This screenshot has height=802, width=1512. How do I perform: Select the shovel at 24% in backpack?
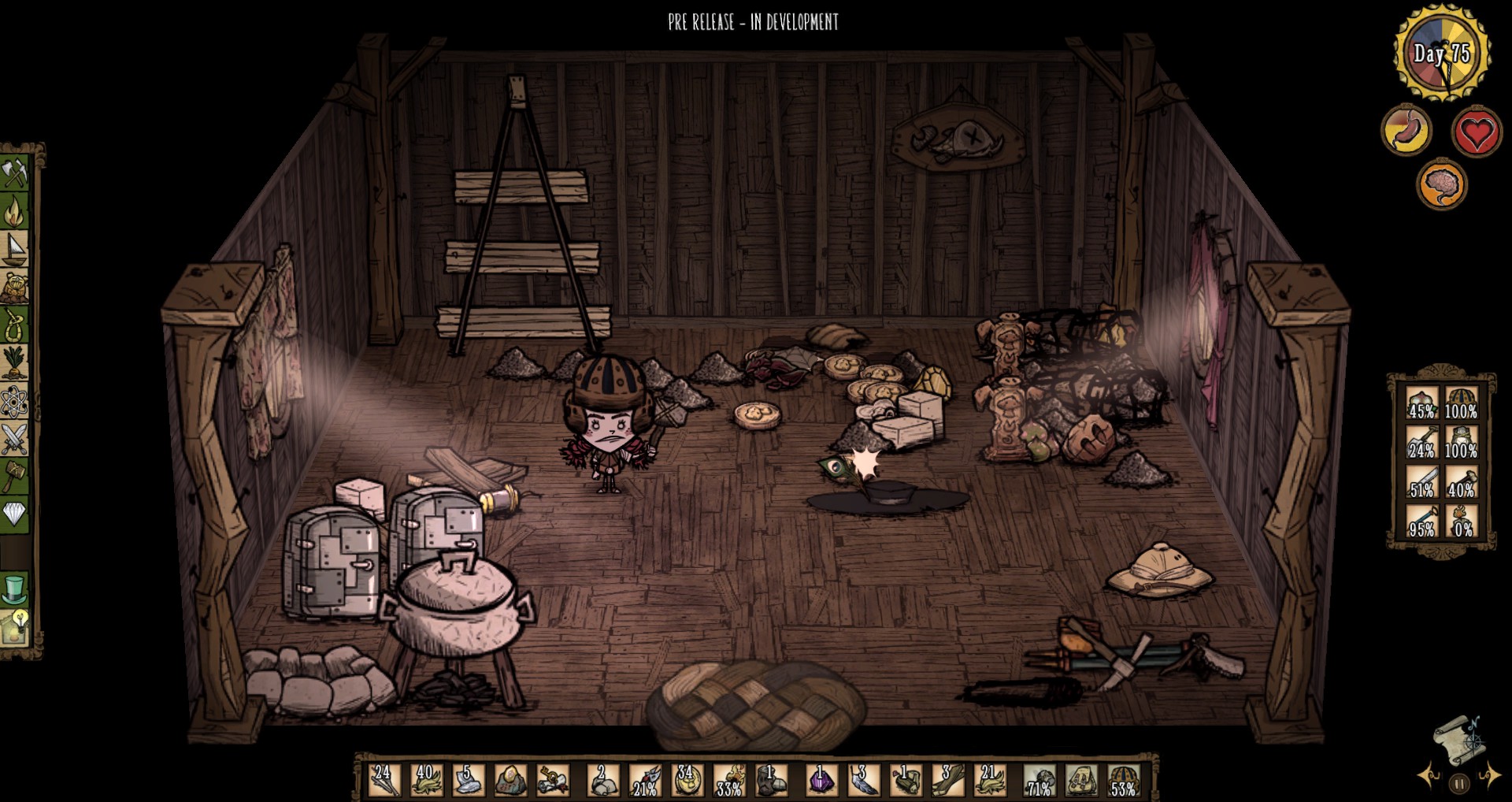point(1422,443)
